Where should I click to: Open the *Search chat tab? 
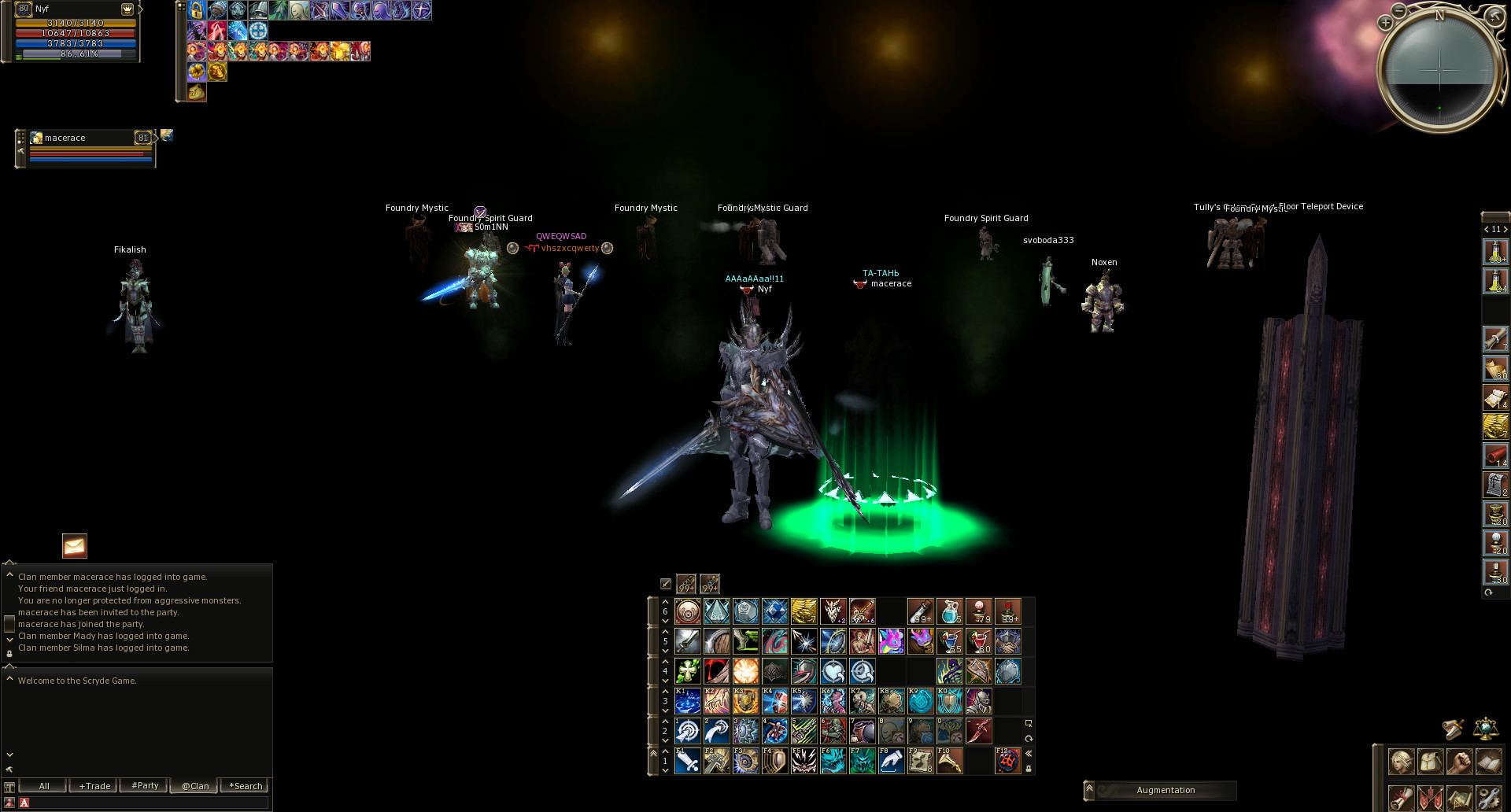pyautogui.click(x=245, y=785)
